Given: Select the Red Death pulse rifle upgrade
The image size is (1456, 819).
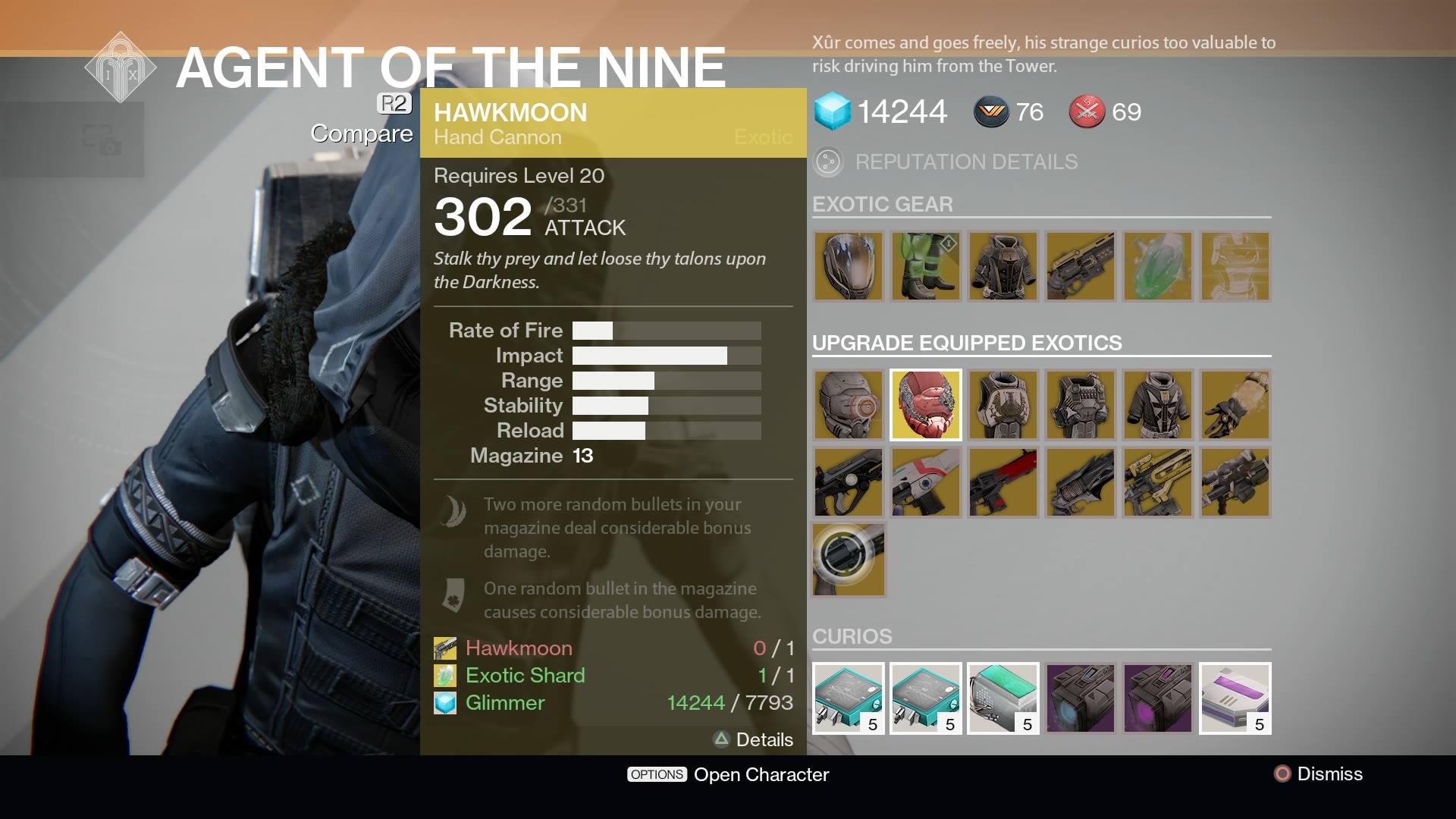Looking at the screenshot, I should pos(1003,482).
